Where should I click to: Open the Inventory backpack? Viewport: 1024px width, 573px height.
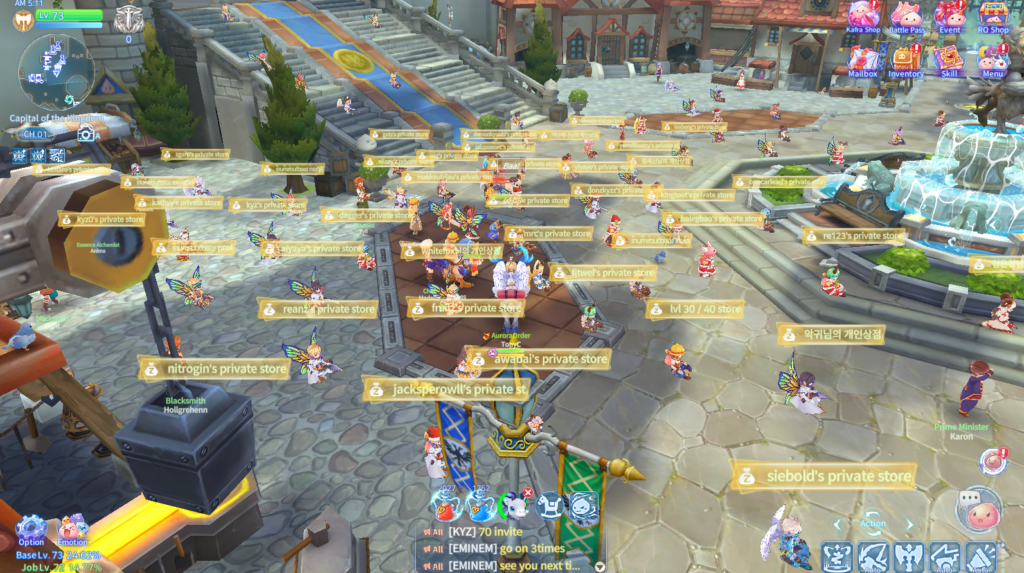coord(906,60)
